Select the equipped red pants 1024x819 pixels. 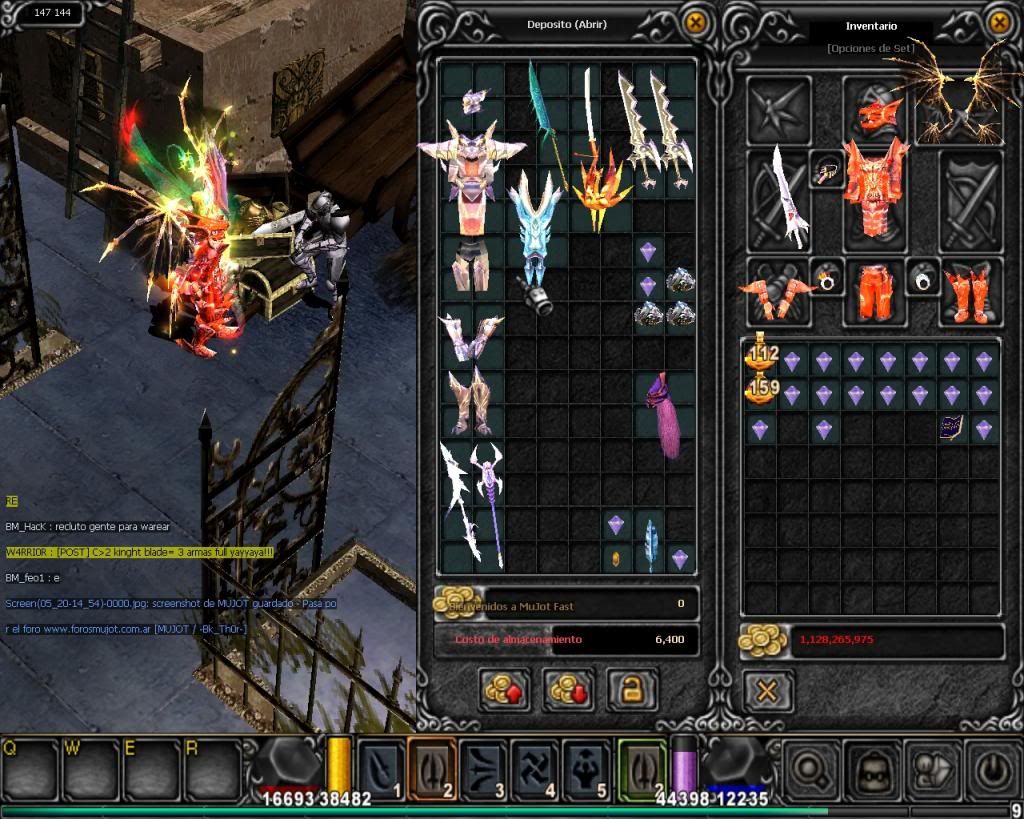tap(876, 291)
